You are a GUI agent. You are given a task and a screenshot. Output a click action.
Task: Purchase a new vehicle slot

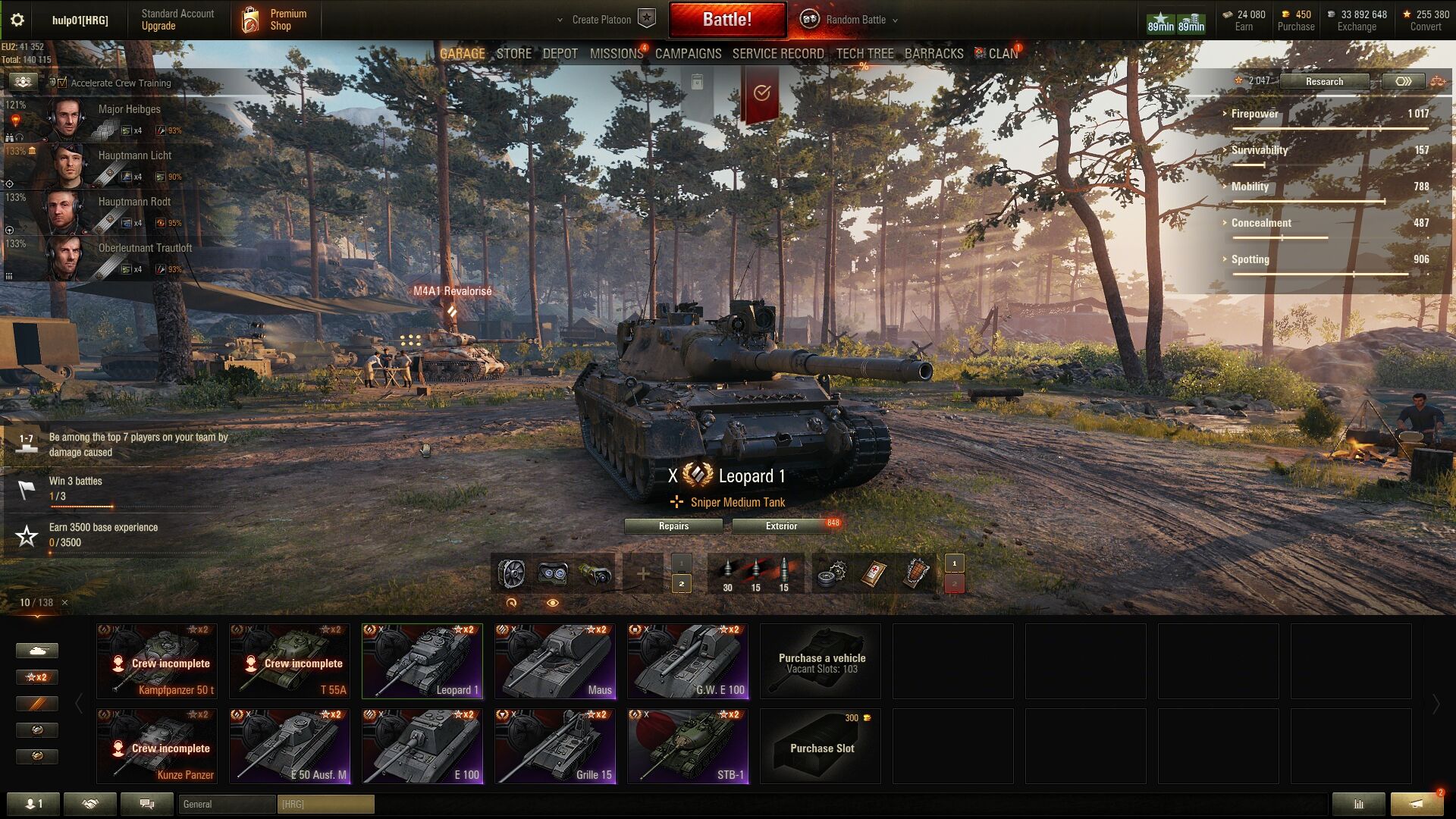pos(821,745)
